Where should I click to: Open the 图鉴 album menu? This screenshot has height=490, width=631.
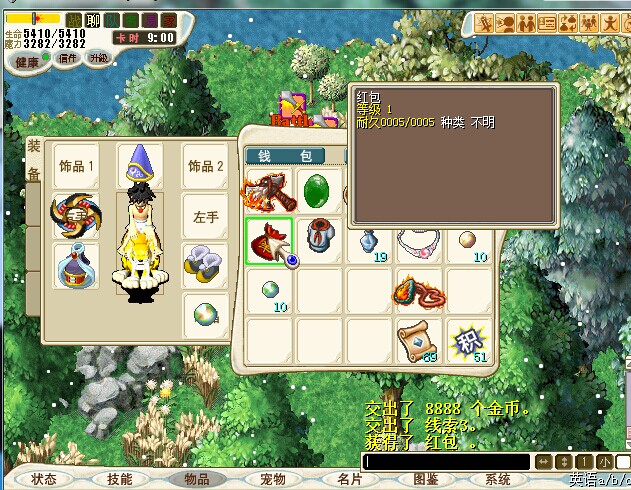point(426,479)
